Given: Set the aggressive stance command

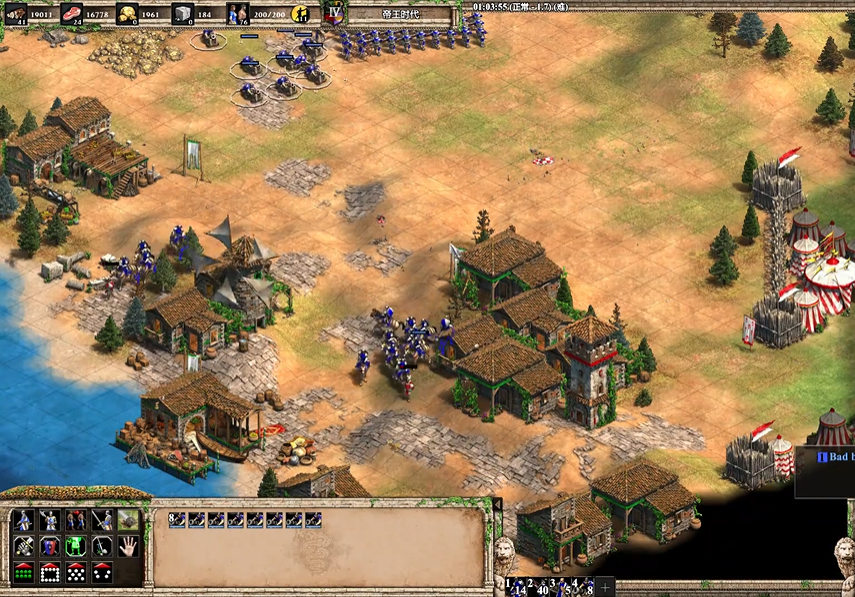Looking at the screenshot, I should tap(22, 520).
